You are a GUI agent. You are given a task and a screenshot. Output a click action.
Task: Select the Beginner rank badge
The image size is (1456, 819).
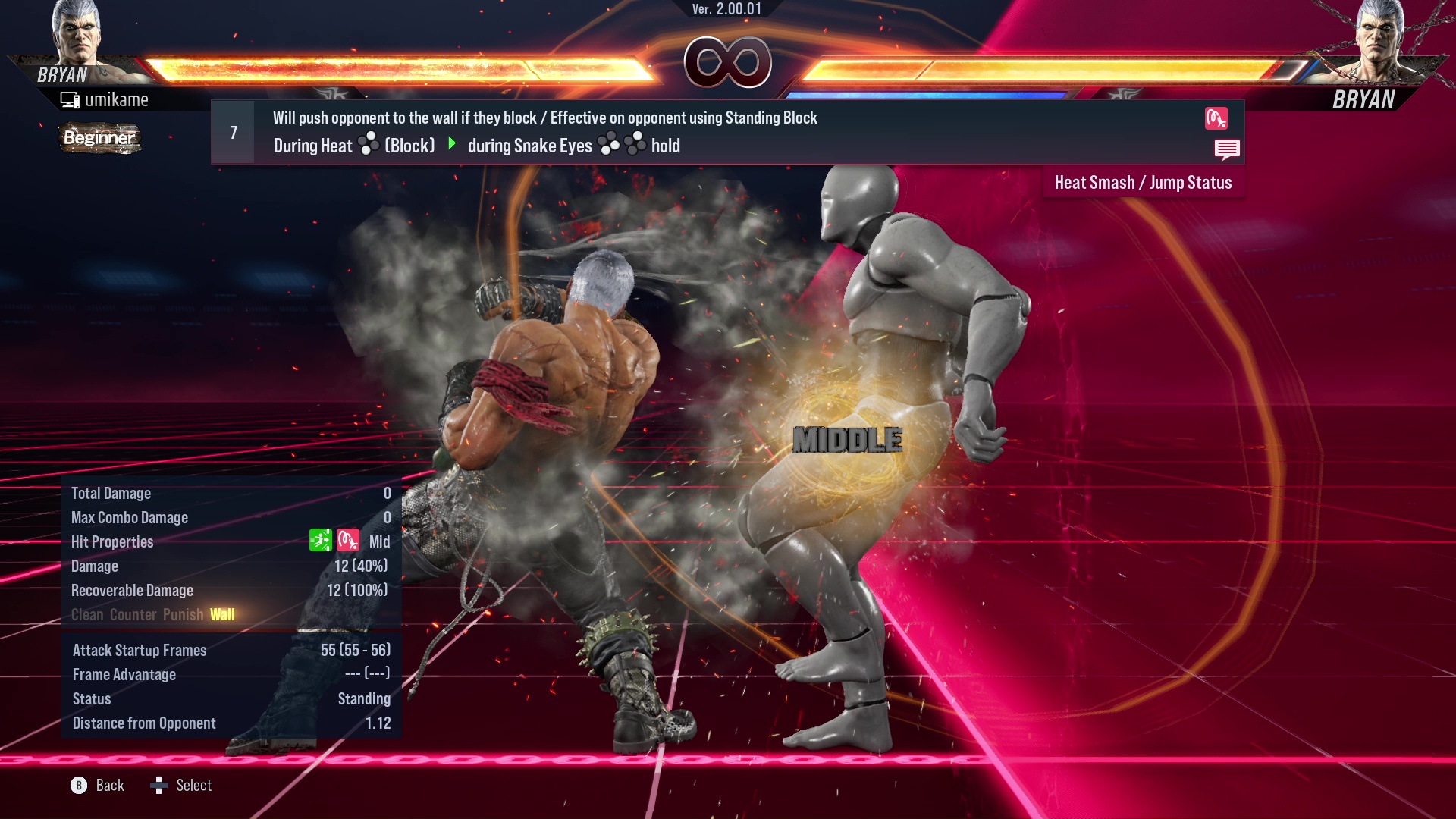99,138
